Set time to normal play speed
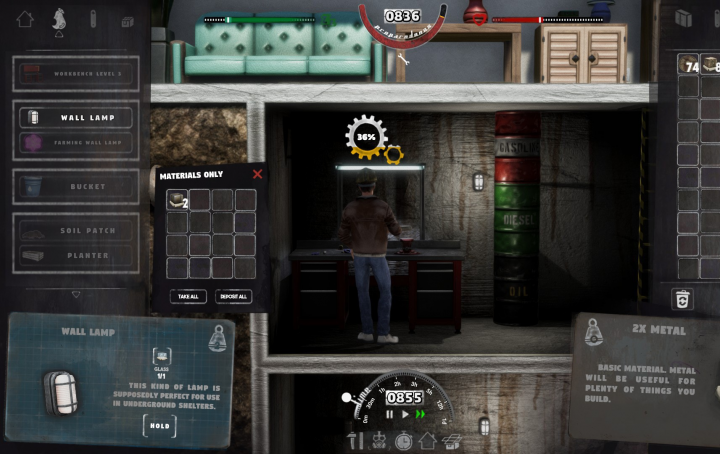720x454 pixels. click(404, 414)
